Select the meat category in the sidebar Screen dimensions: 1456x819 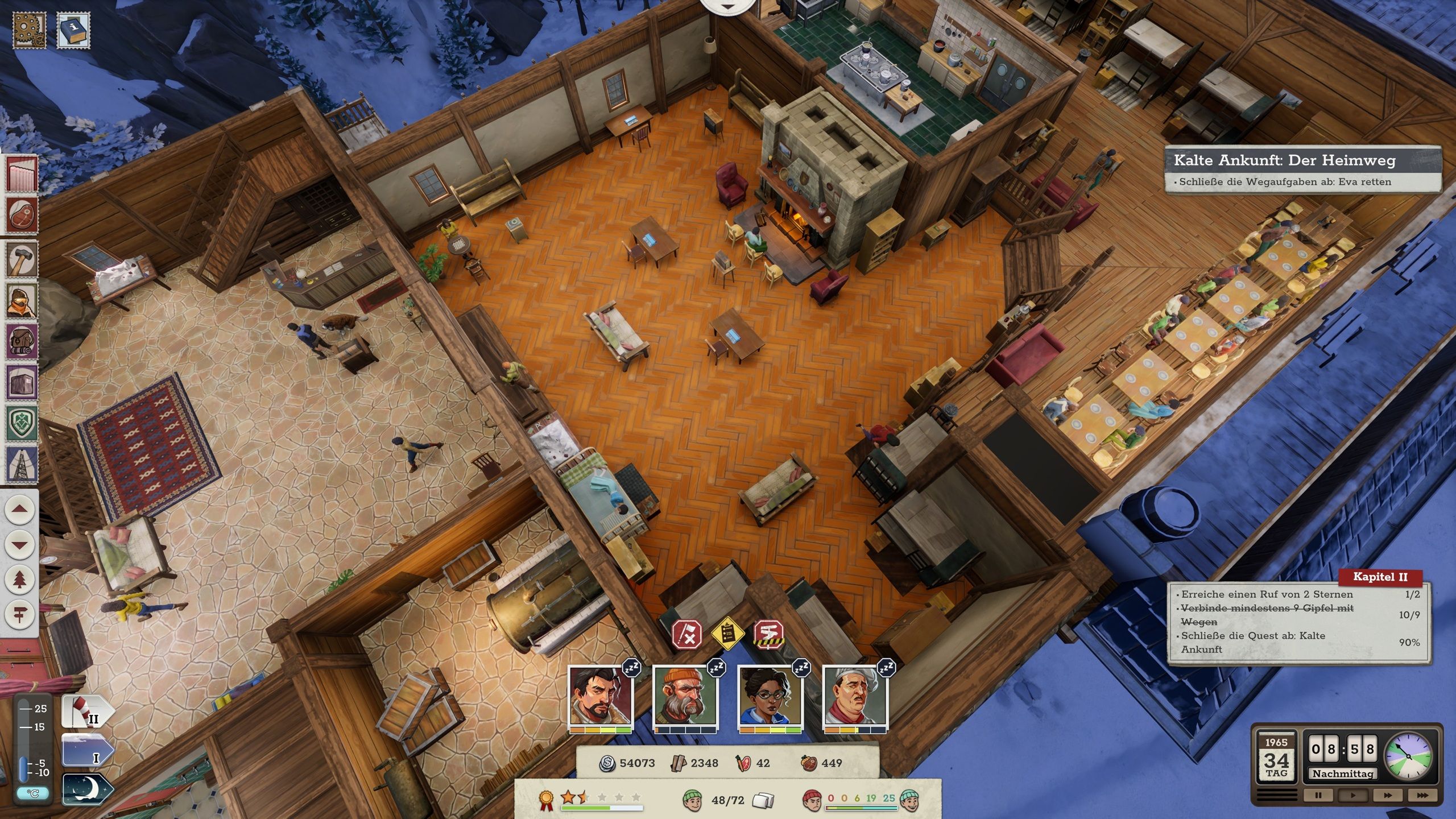22,216
